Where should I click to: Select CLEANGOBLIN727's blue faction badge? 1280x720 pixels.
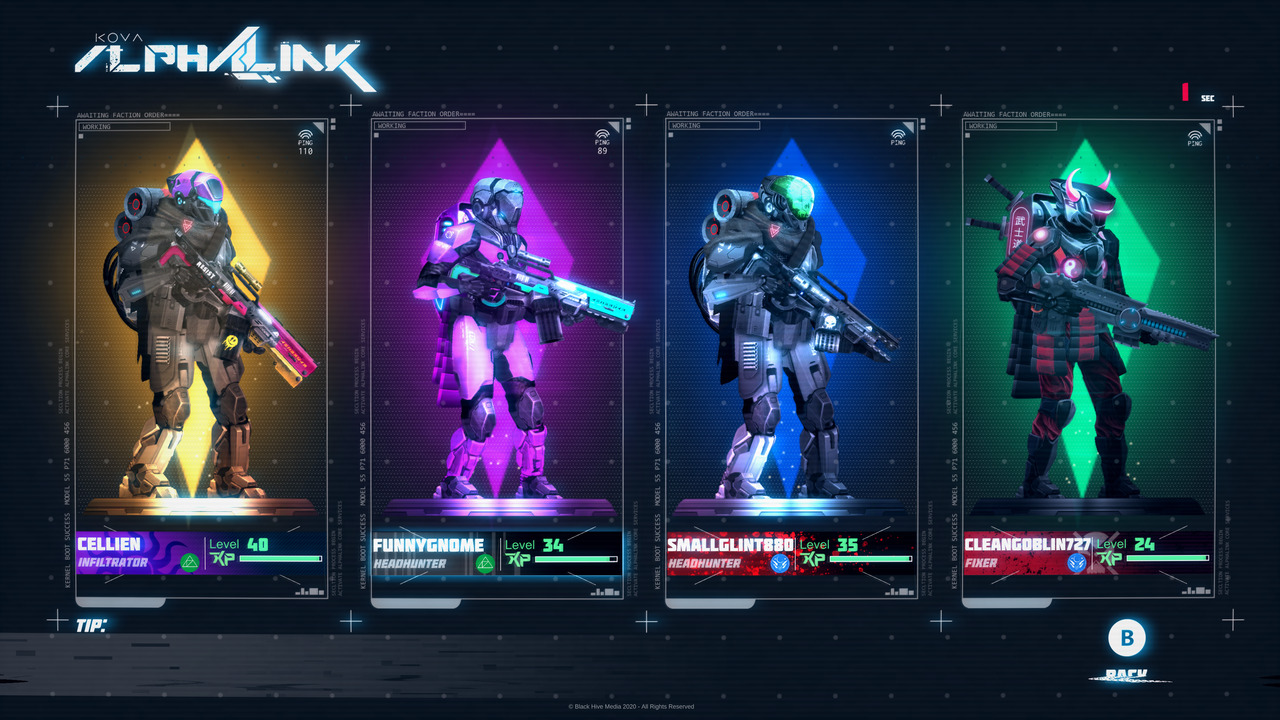coord(1077,563)
